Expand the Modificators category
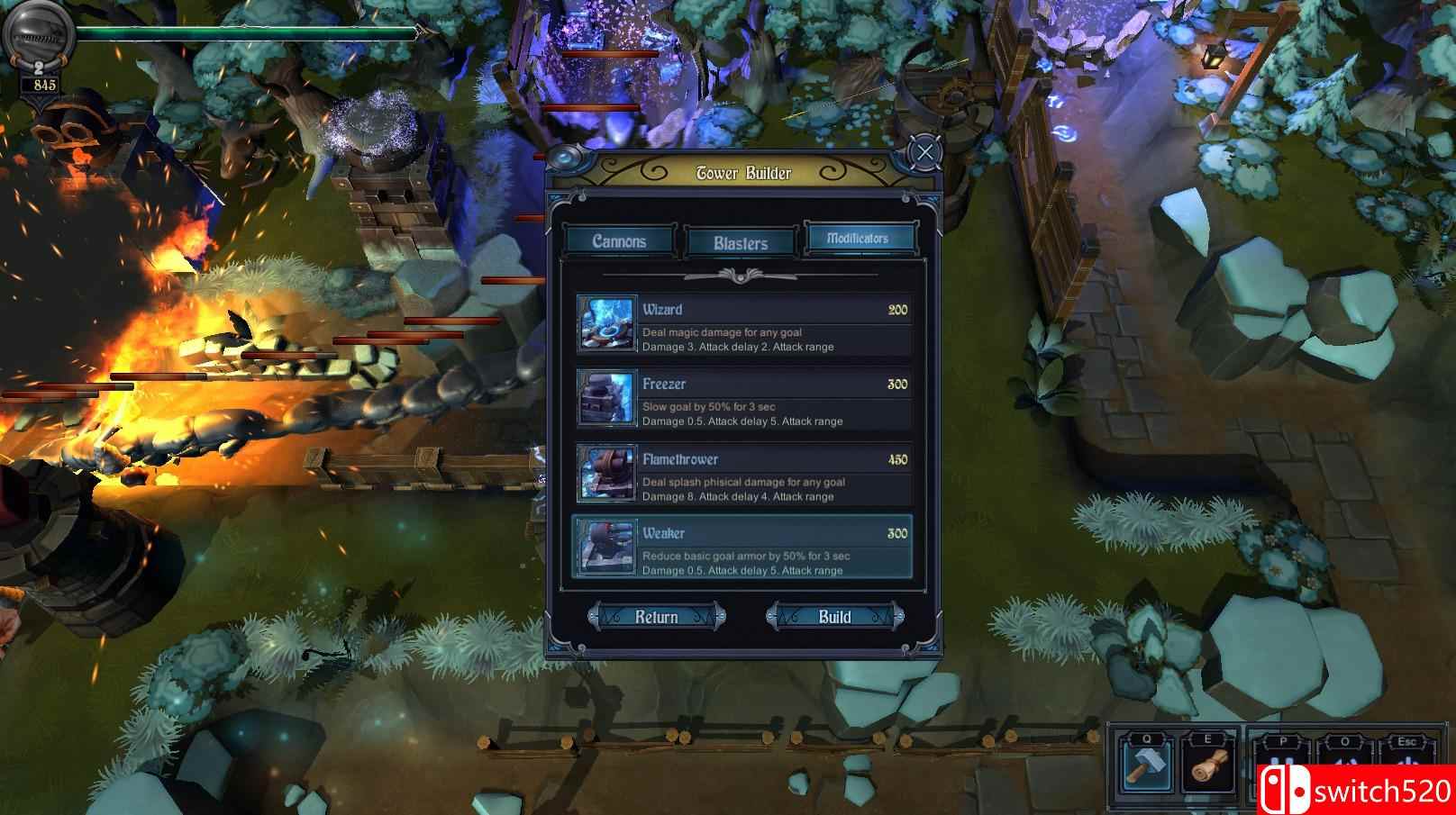The width and height of the screenshot is (1456, 815). (859, 237)
